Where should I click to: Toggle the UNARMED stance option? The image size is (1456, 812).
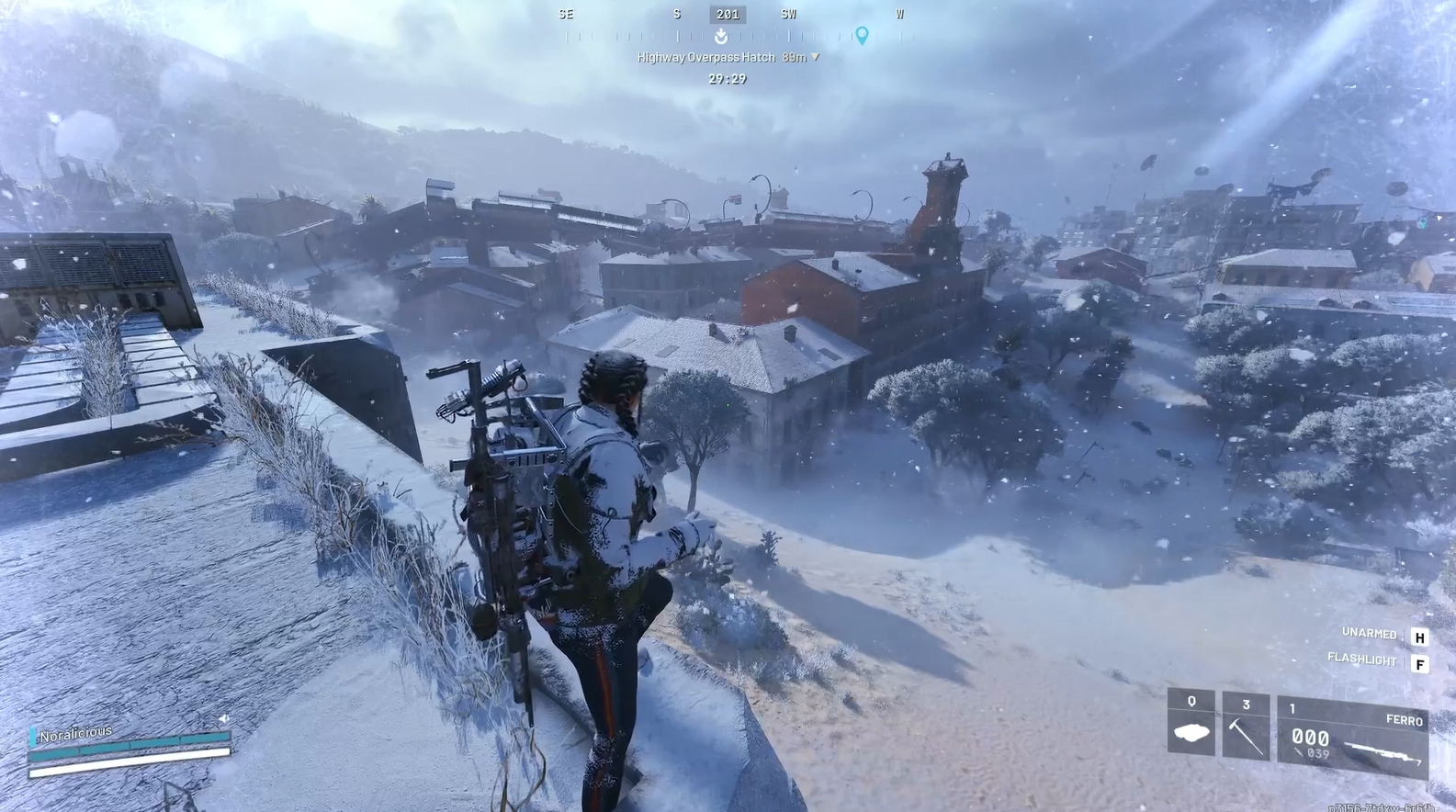tap(1369, 633)
